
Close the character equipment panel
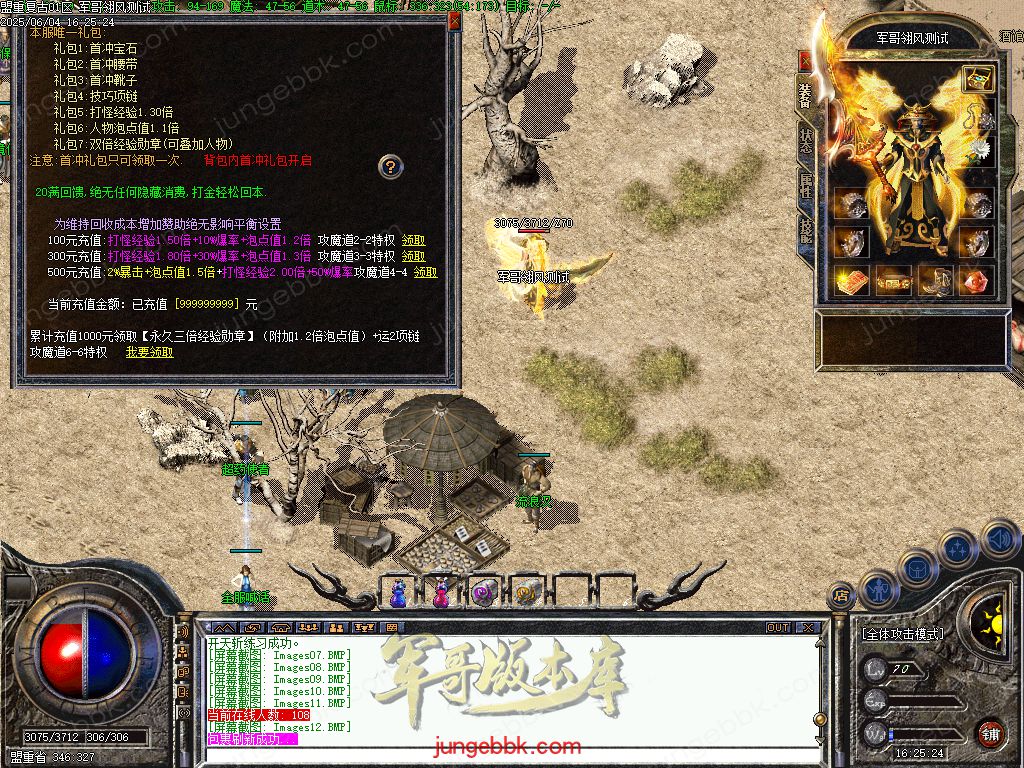point(805,61)
